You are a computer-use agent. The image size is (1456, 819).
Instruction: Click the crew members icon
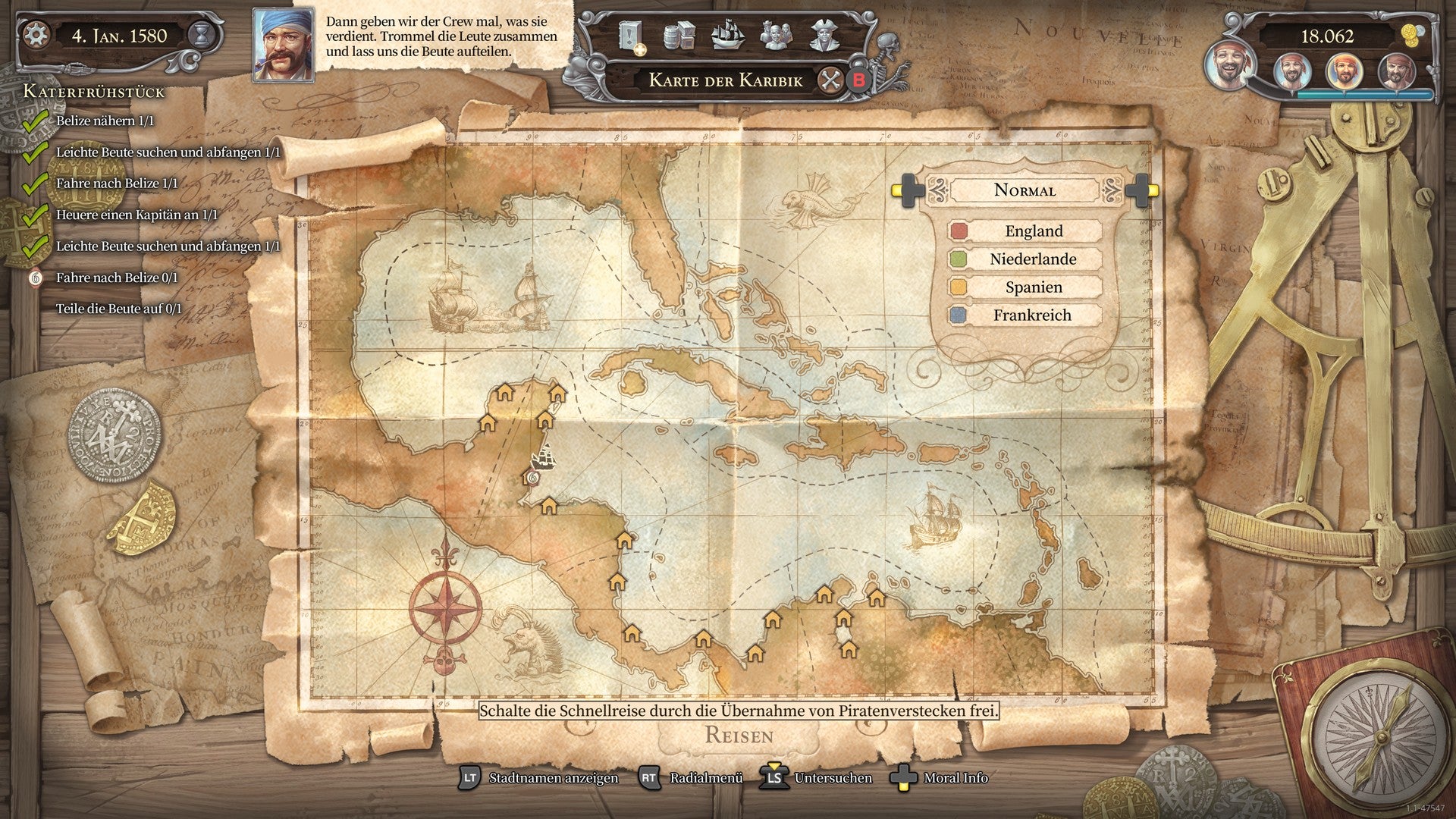tap(776, 36)
